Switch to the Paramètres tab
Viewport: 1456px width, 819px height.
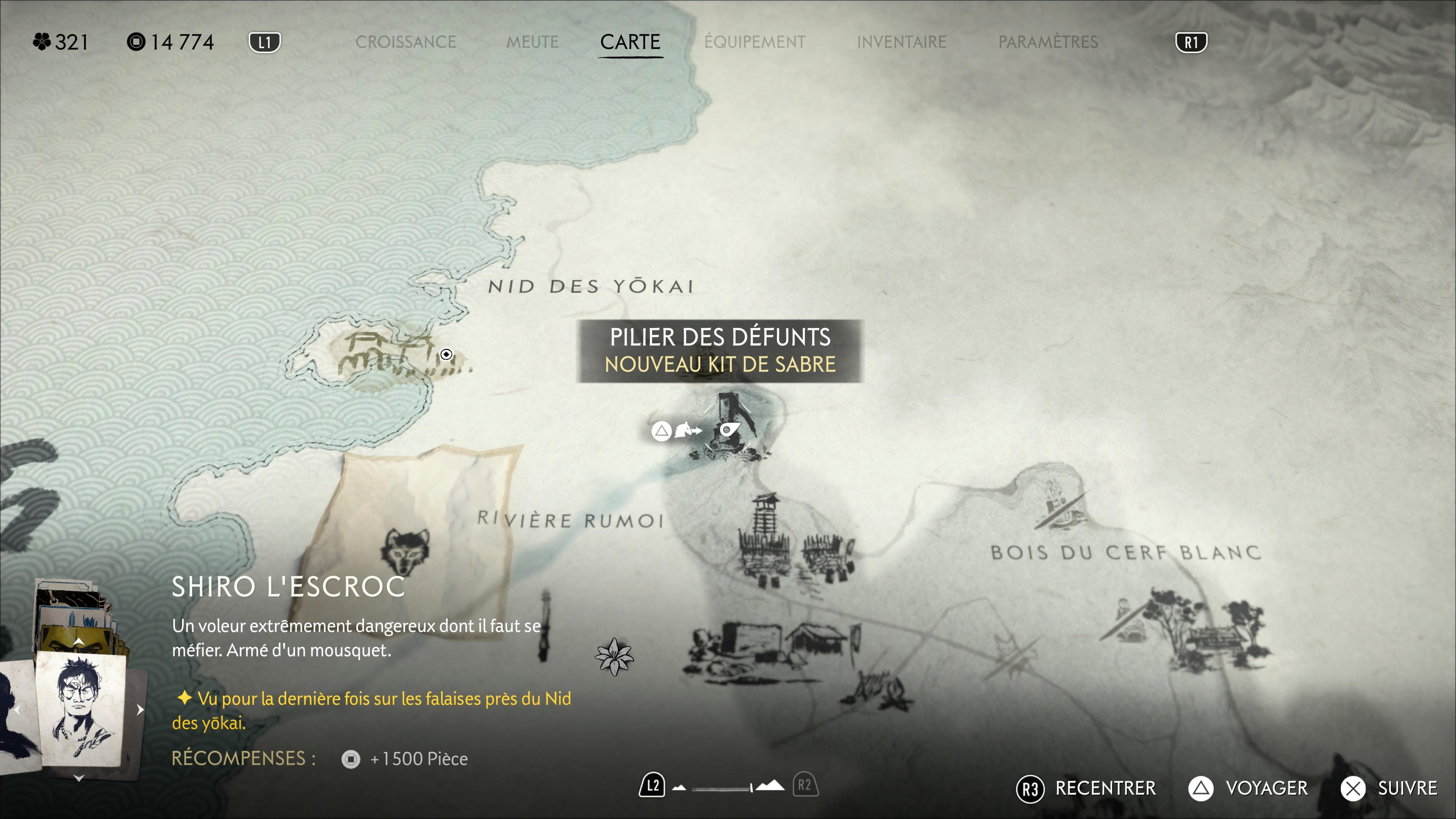(1048, 42)
